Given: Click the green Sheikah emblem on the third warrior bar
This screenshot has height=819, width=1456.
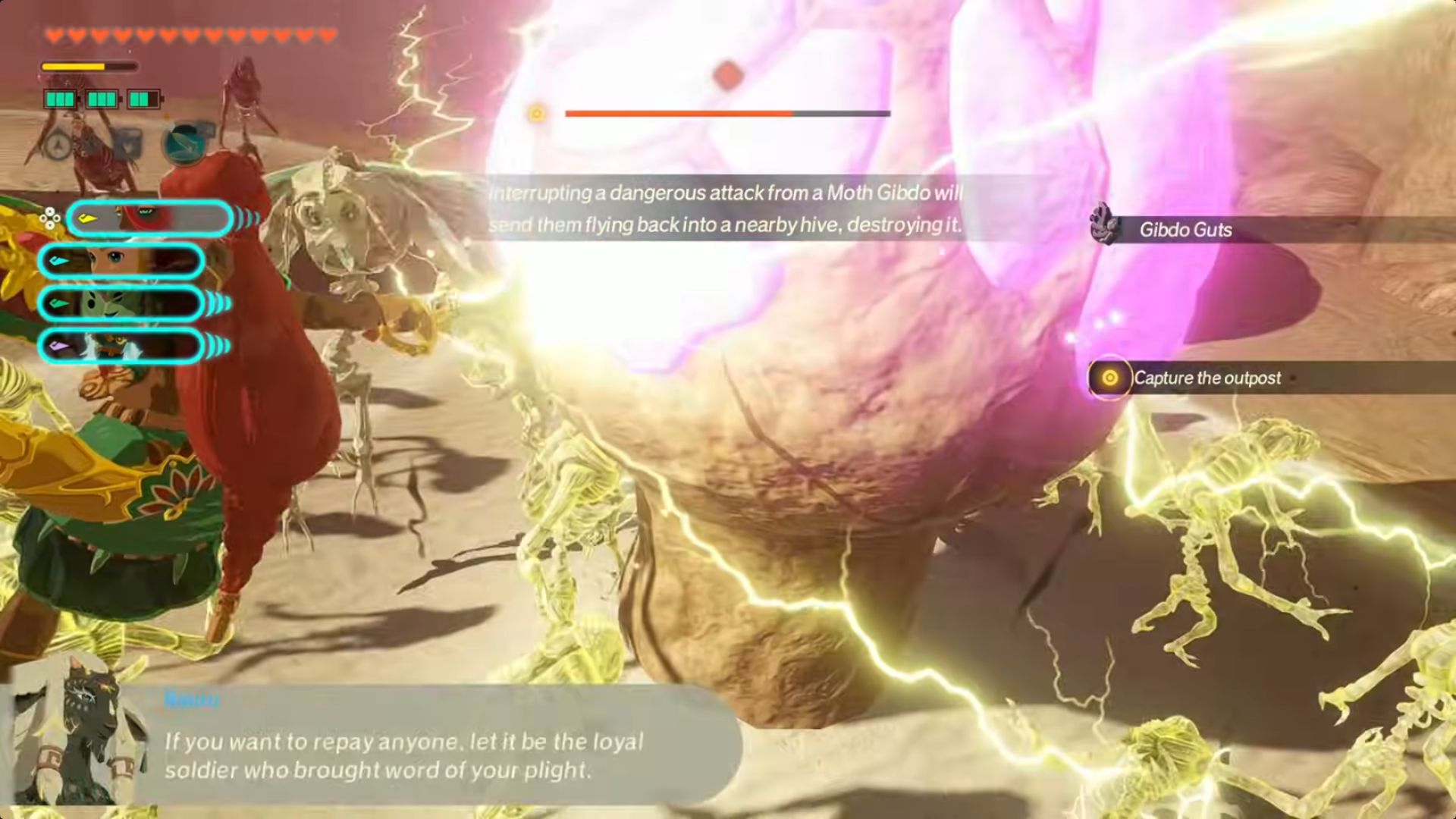Looking at the screenshot, I should (58, 303).
